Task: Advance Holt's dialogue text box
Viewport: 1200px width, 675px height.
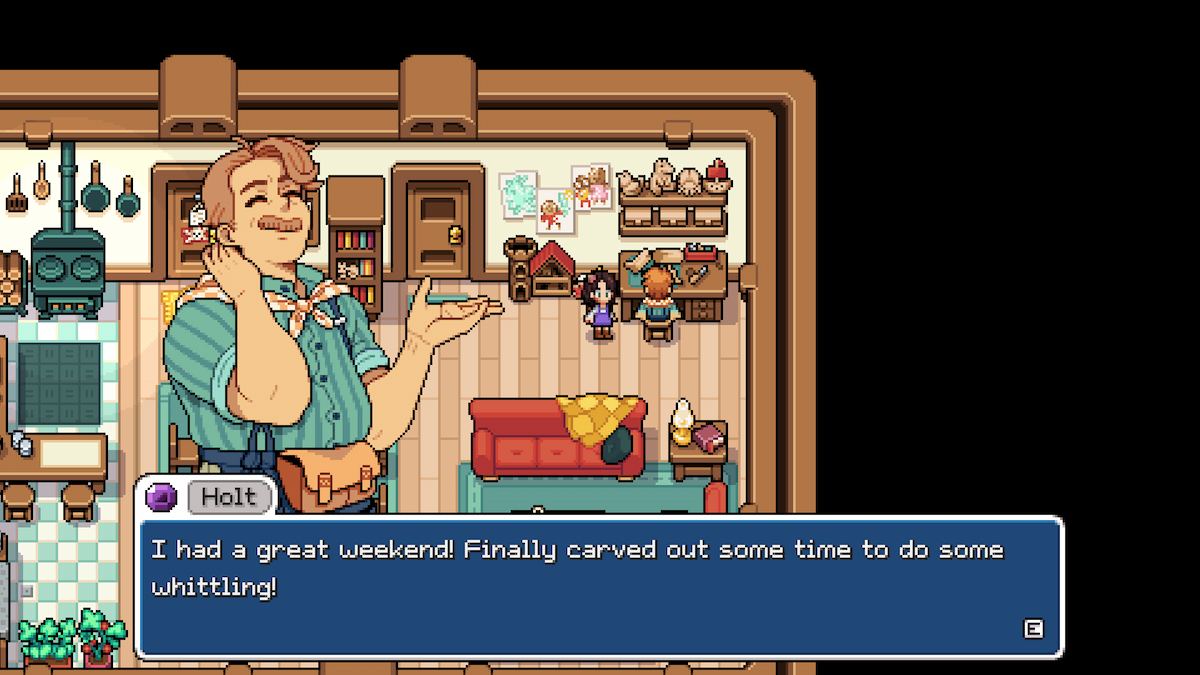Action: [1033, 628]
